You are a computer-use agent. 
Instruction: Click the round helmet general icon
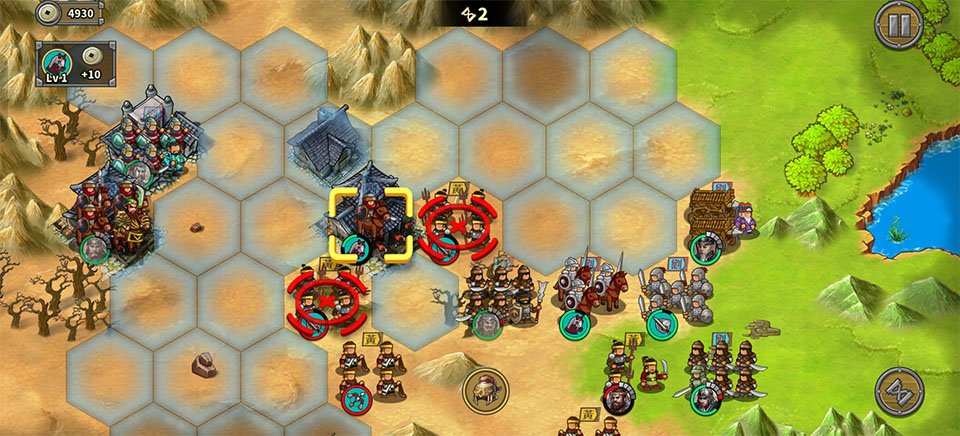[486, 391]
